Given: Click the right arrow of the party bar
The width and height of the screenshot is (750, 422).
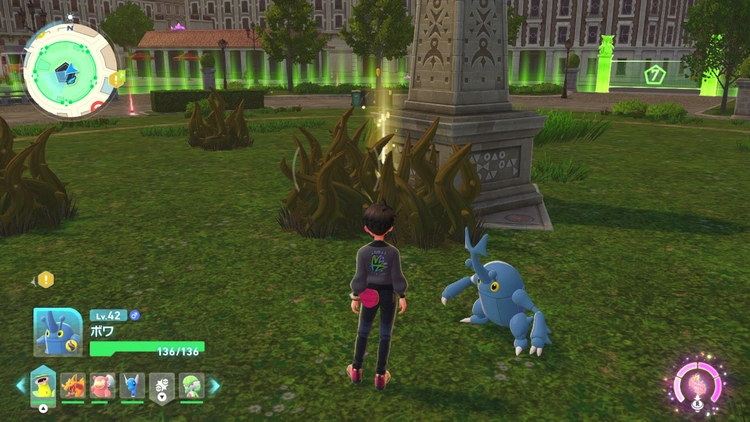Looking at the screenshot, I should click(213, 385).
